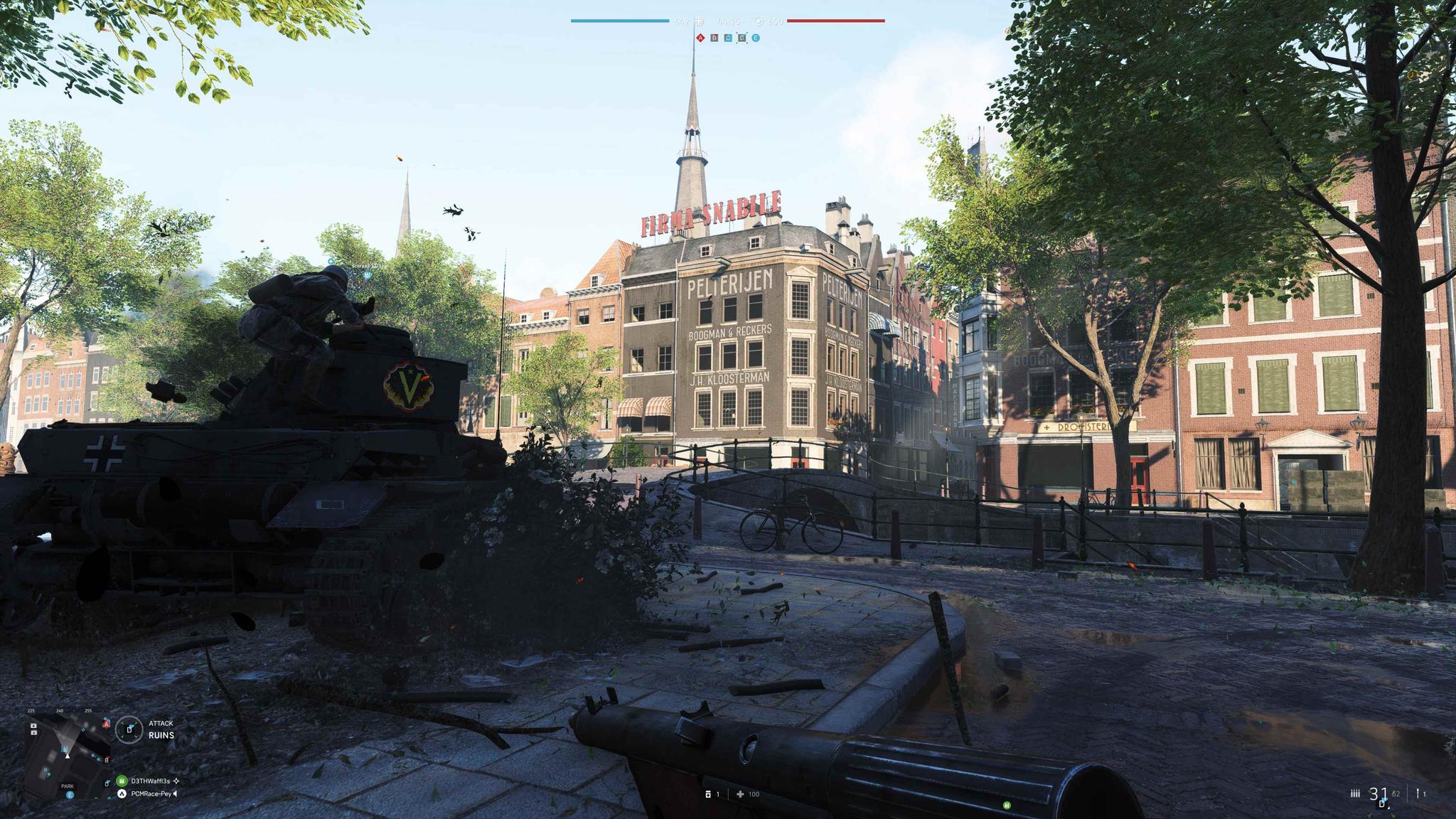
Task: Click the health pack icon showing 100
Action: [740, 794]
